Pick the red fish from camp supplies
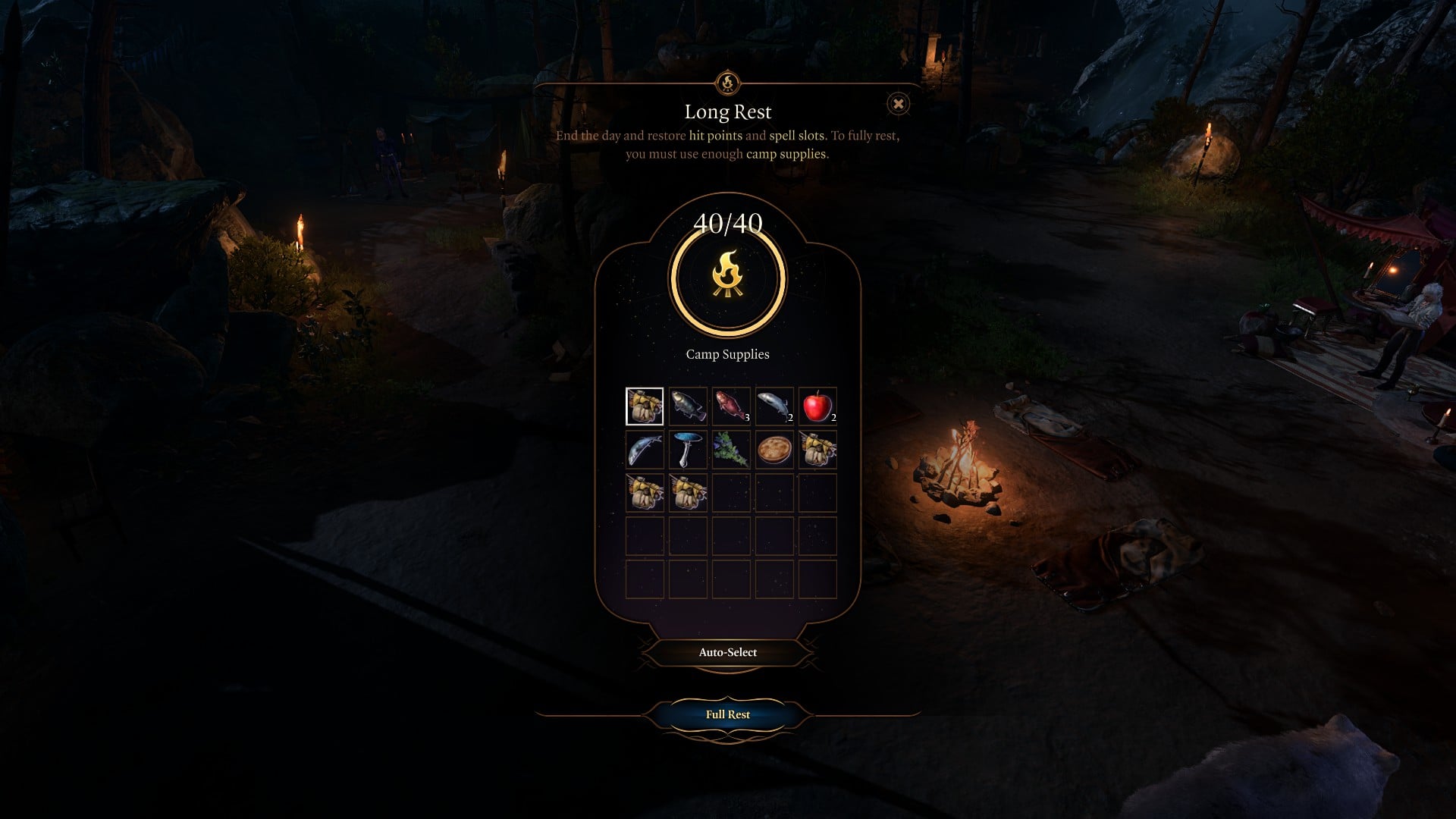1456x819 pixels. 731,406
